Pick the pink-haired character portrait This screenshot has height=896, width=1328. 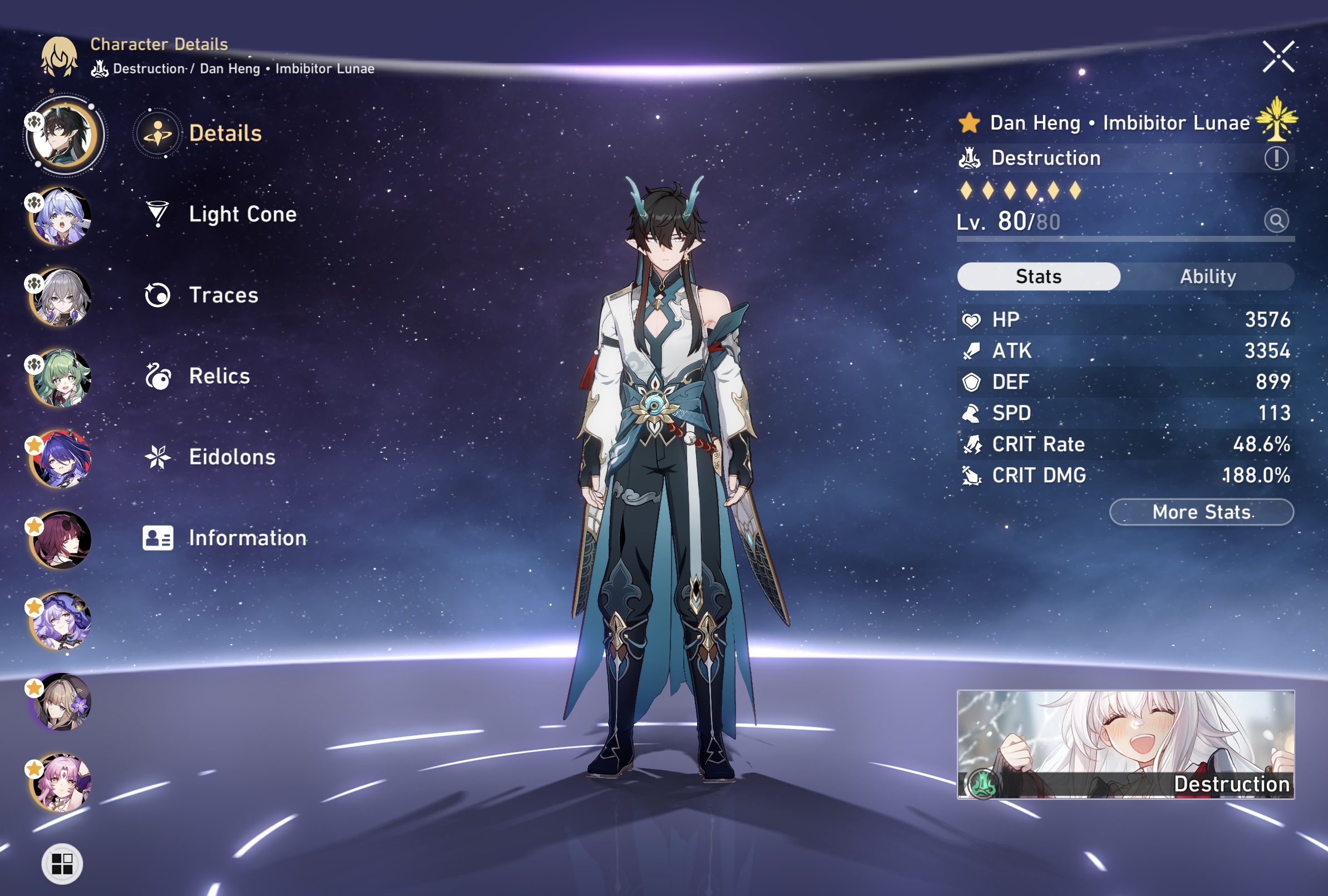[x=62, y=783]
